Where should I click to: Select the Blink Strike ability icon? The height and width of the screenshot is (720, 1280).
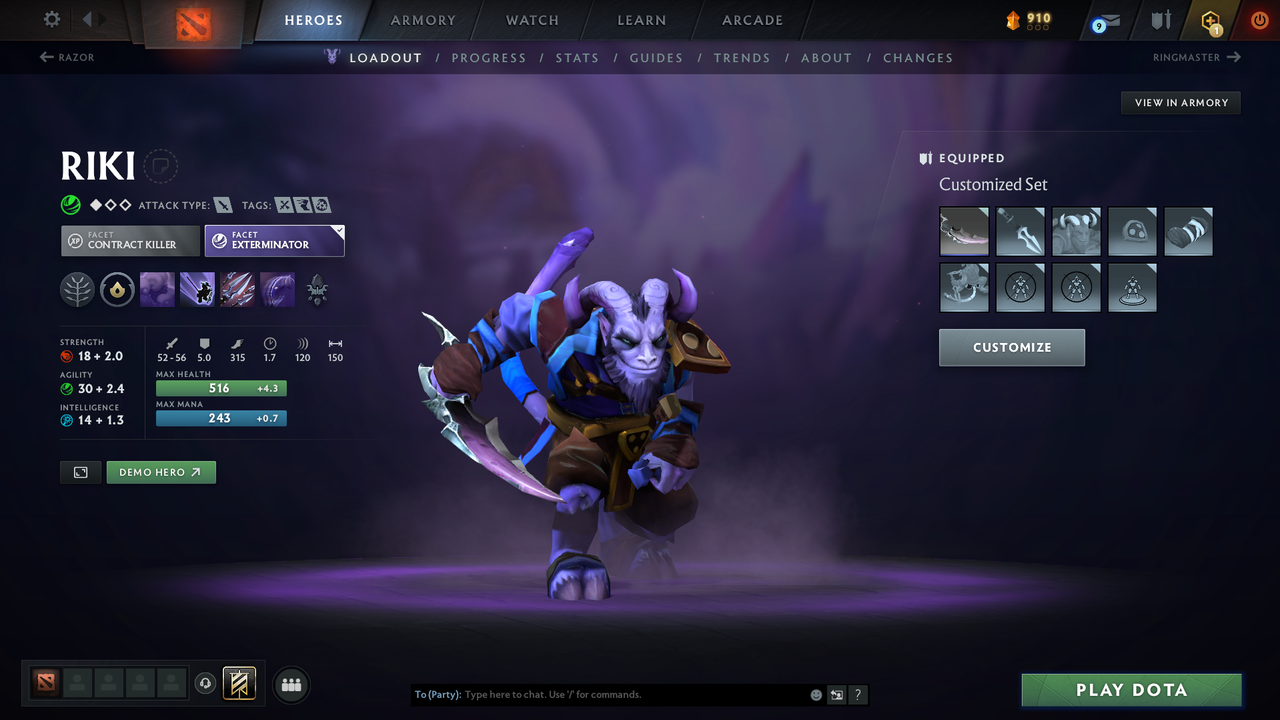point(196,290)
